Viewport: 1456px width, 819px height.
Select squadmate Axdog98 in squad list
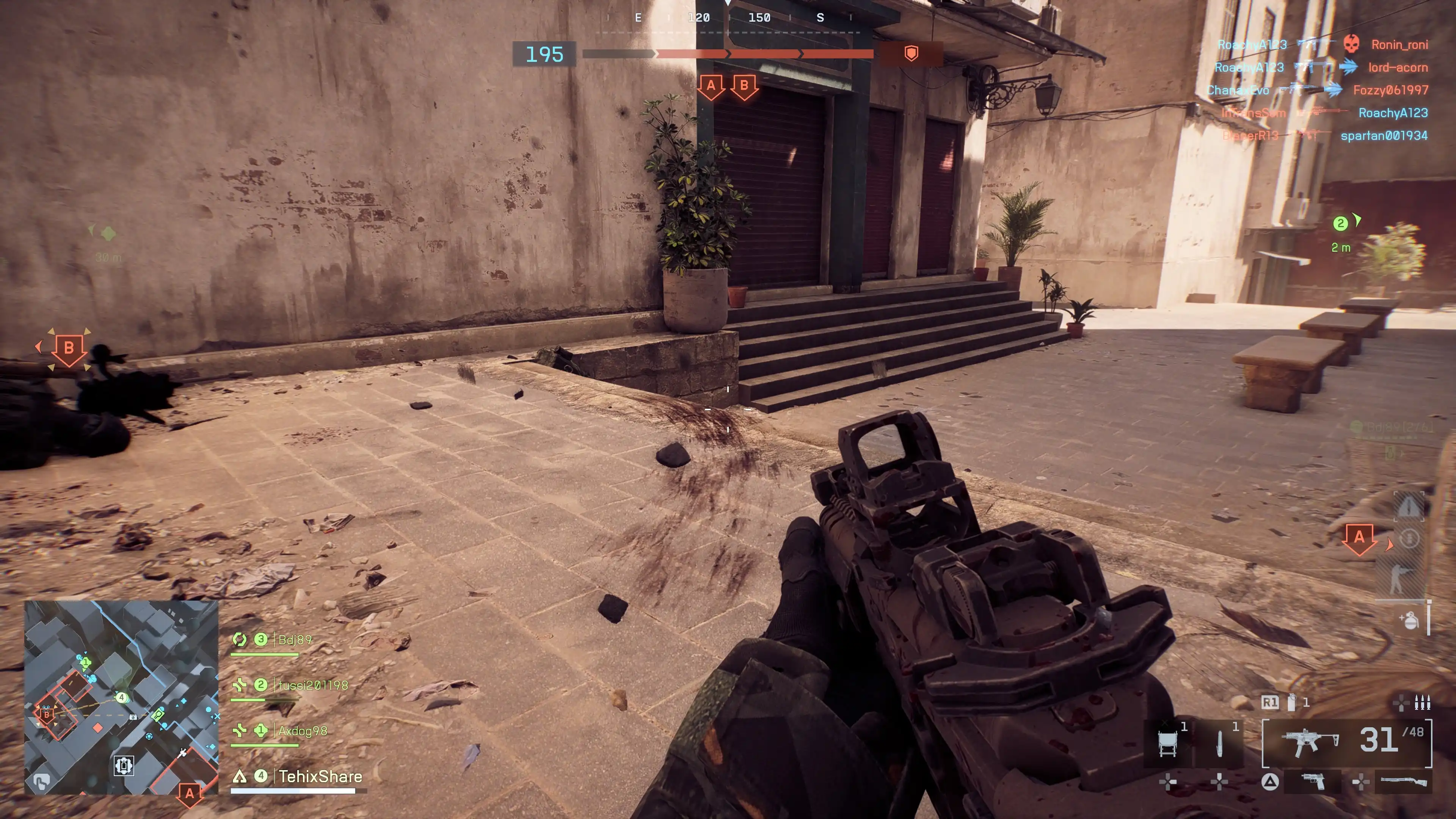point(302,731)
